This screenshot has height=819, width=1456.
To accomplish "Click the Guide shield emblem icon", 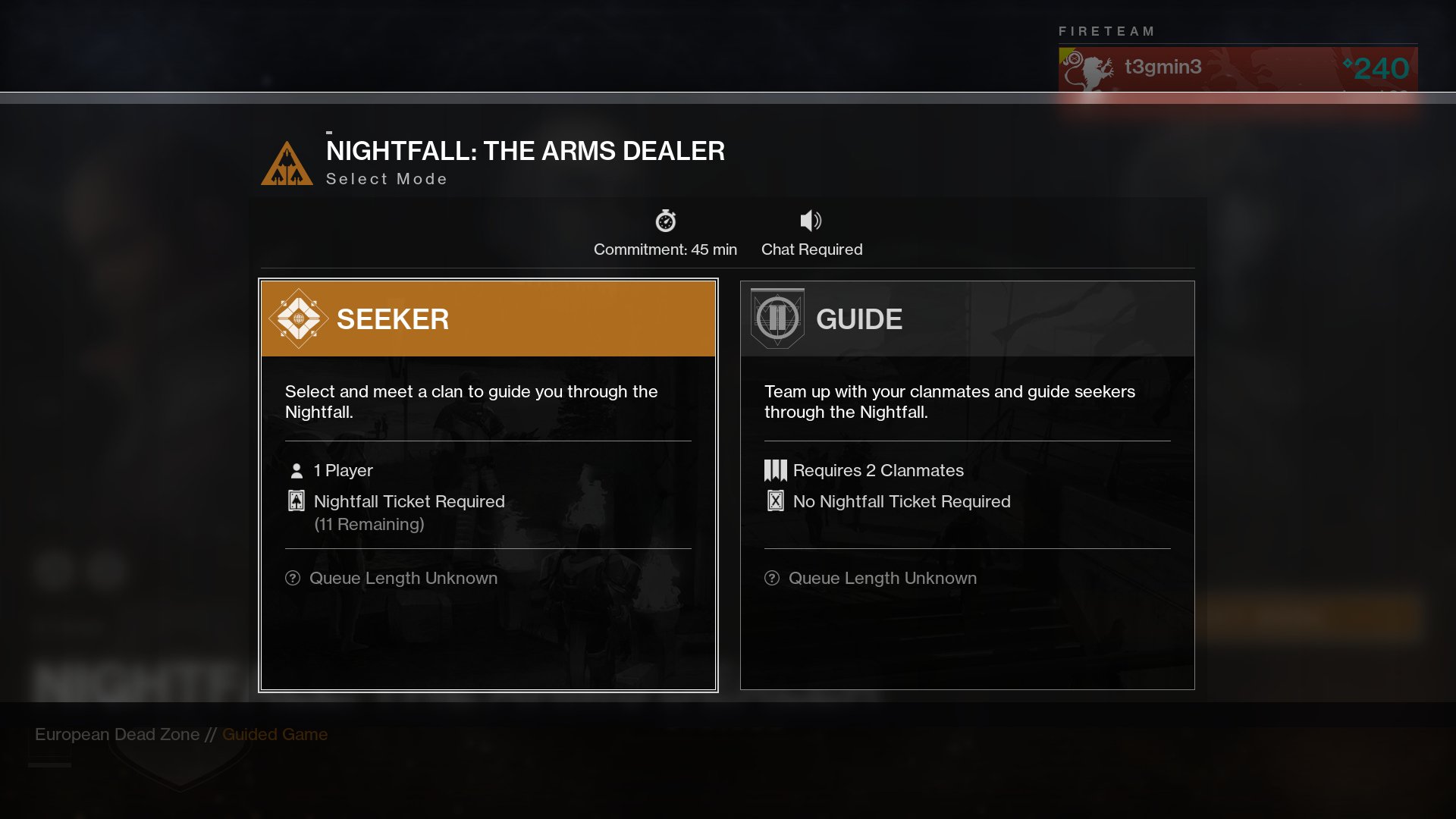I will point(778,318).
